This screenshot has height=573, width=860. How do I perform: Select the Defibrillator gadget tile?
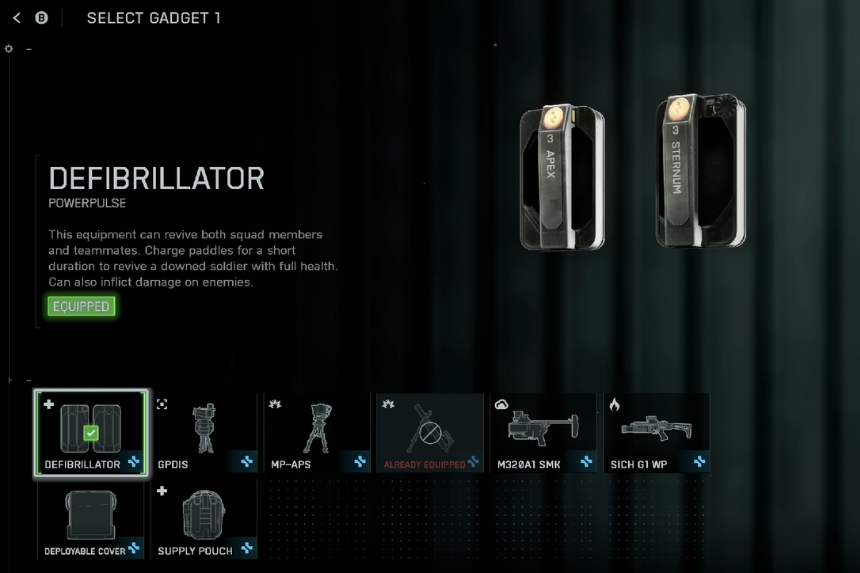coord(90,433)
